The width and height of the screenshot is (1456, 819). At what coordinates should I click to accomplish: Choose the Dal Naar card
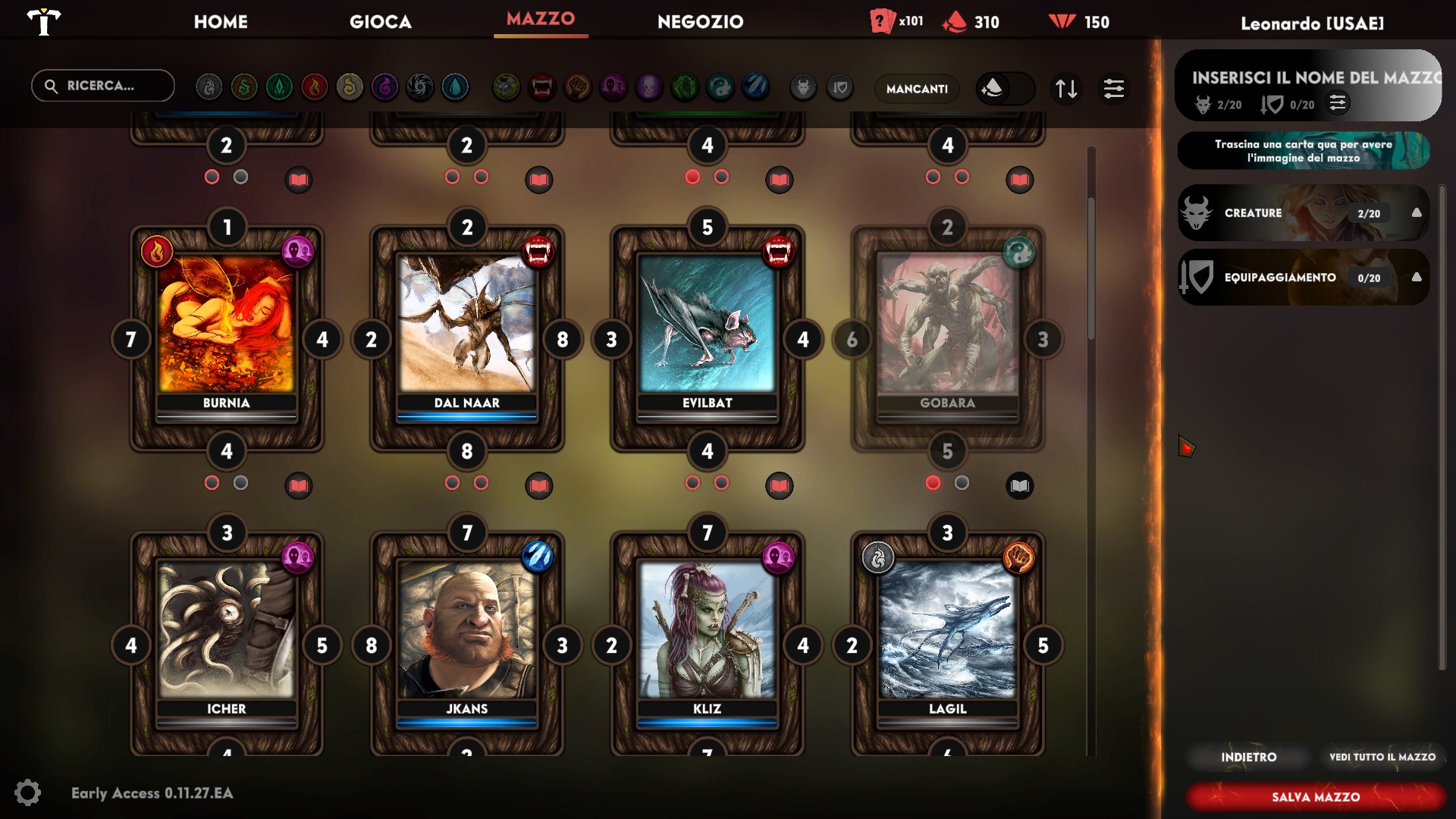pyautogui.click(x=466, y=326)
